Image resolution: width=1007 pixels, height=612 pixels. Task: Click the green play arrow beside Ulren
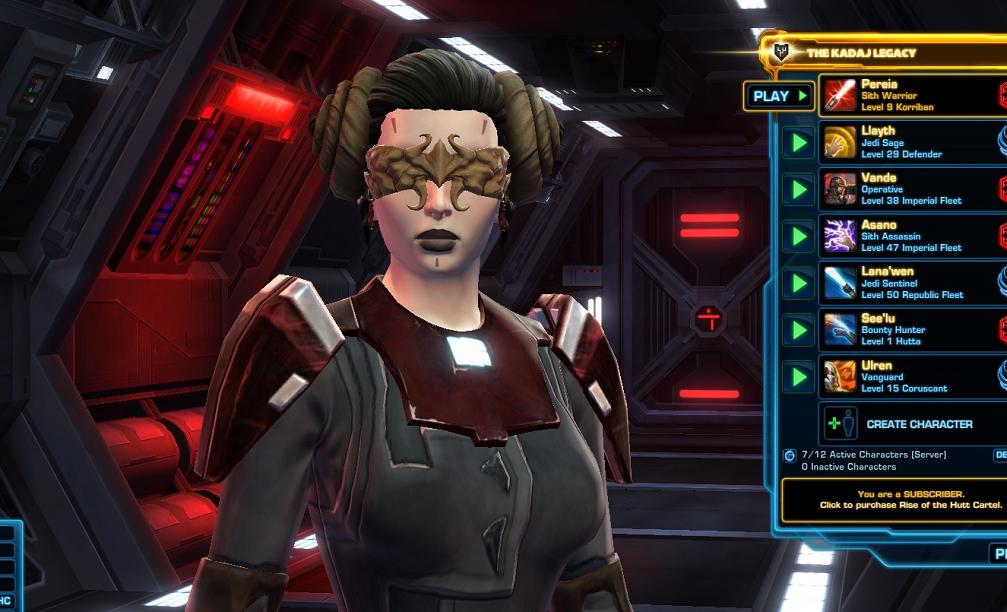(x=798, y=376)
